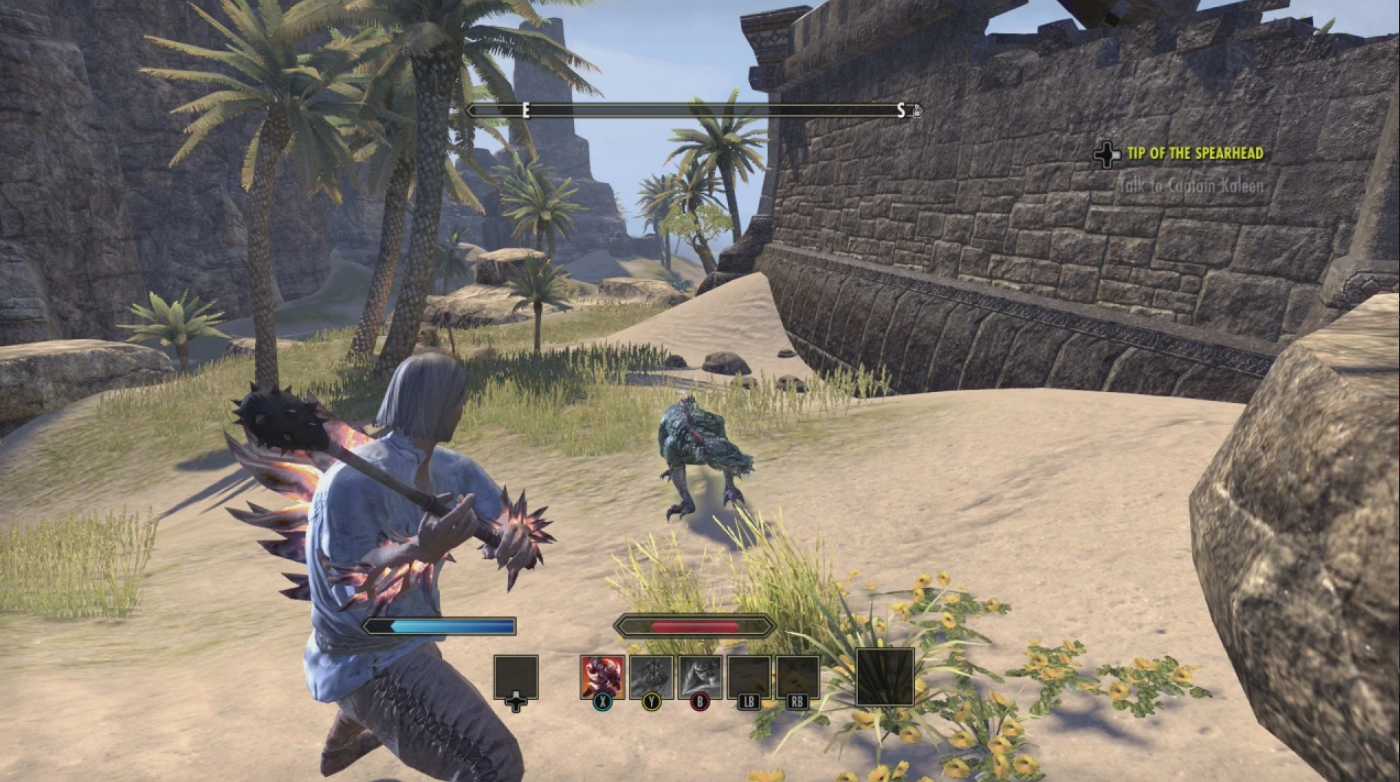
Task: Open the quick slot with d-pad icon
Action: (515, 675)
